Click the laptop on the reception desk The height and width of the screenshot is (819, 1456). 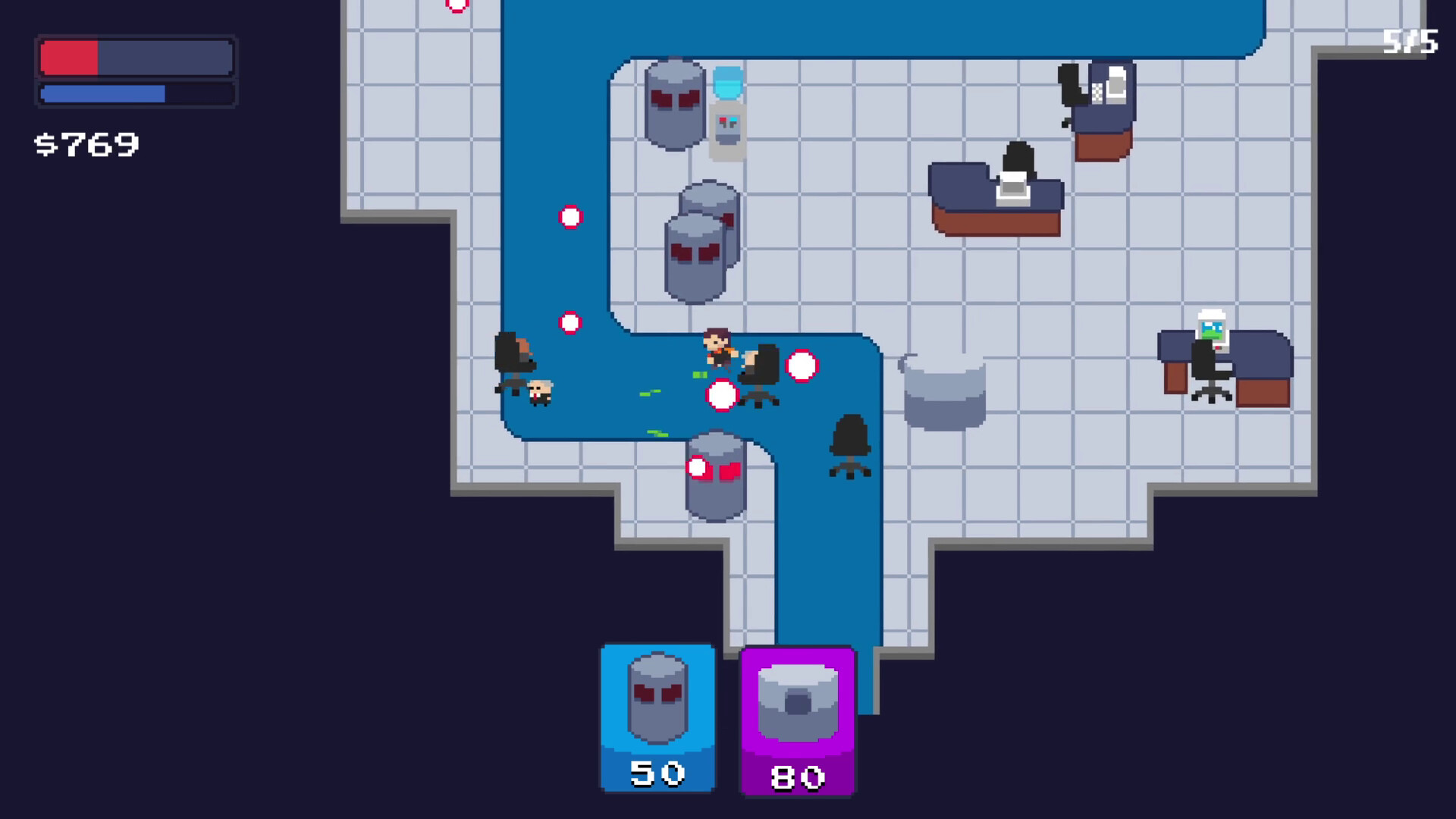[1014, 190]
